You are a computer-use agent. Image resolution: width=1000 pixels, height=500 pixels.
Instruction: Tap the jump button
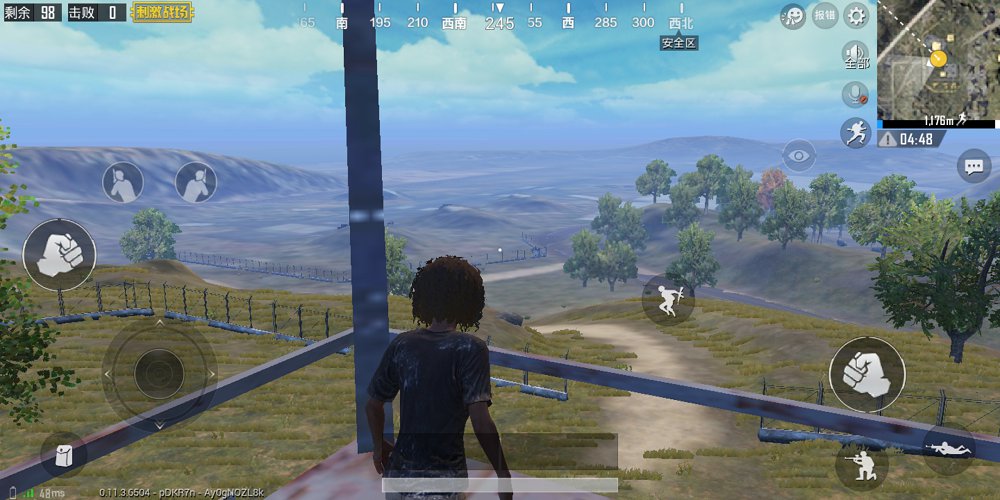point(668,299)
